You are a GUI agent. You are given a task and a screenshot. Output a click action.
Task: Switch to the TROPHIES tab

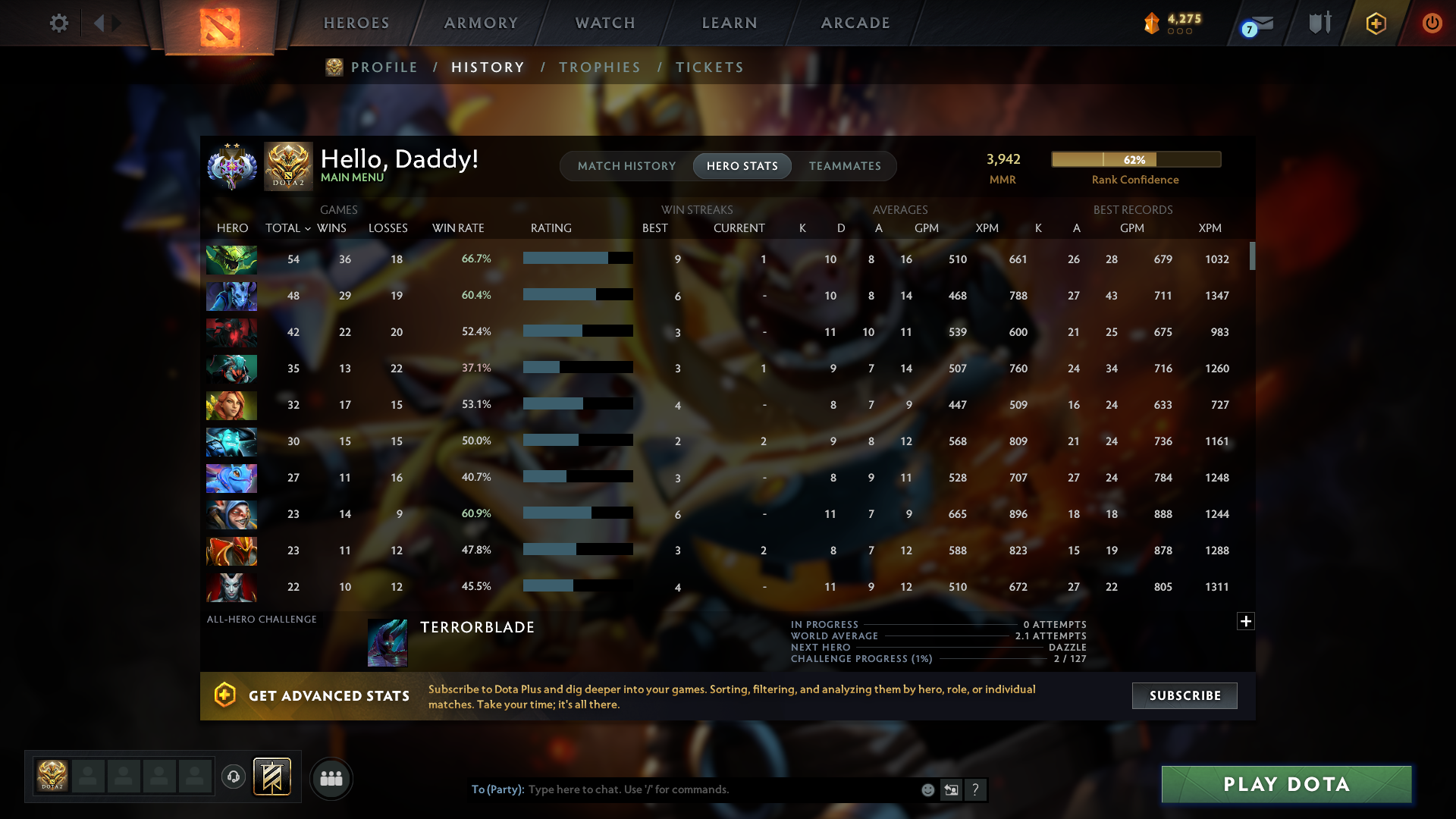[x=600, y=67]
